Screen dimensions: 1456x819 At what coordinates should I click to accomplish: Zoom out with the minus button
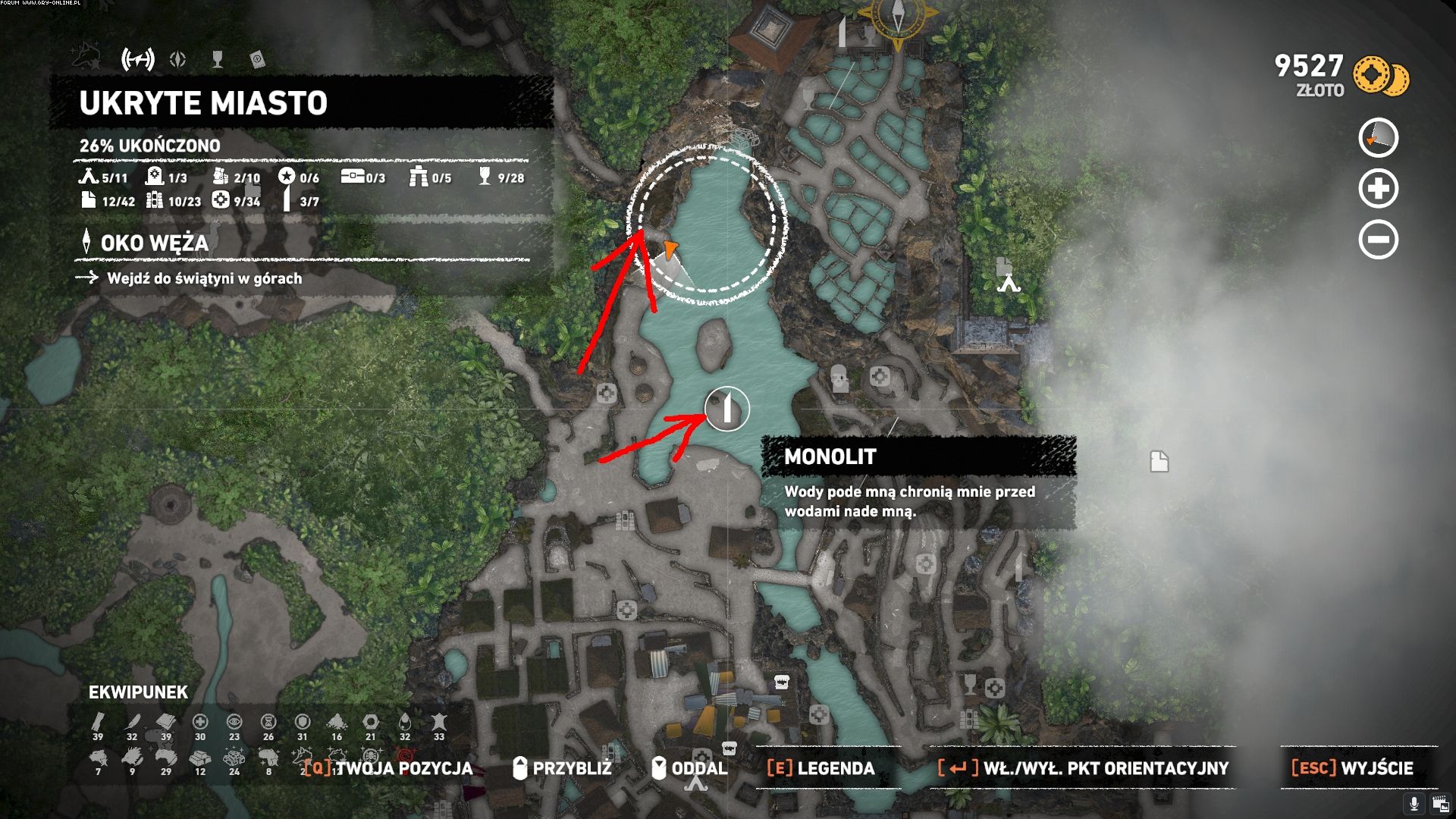pos(1378,240)
